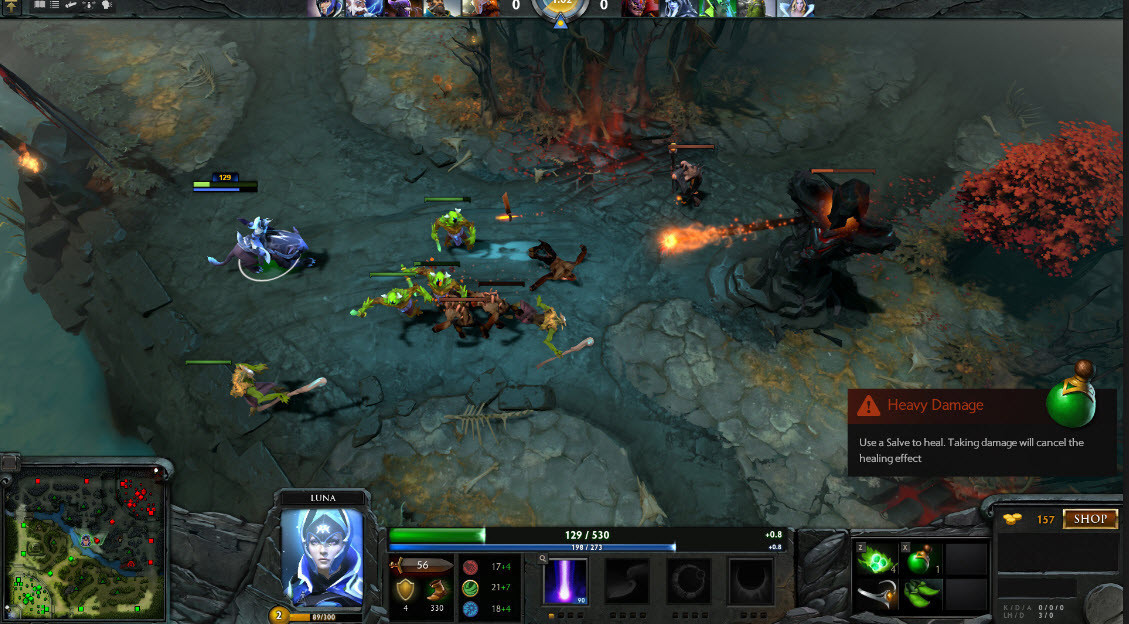Screen dimensions: 1129x624
Task: Click Luna's hero portrait
Action: (321, 557)
